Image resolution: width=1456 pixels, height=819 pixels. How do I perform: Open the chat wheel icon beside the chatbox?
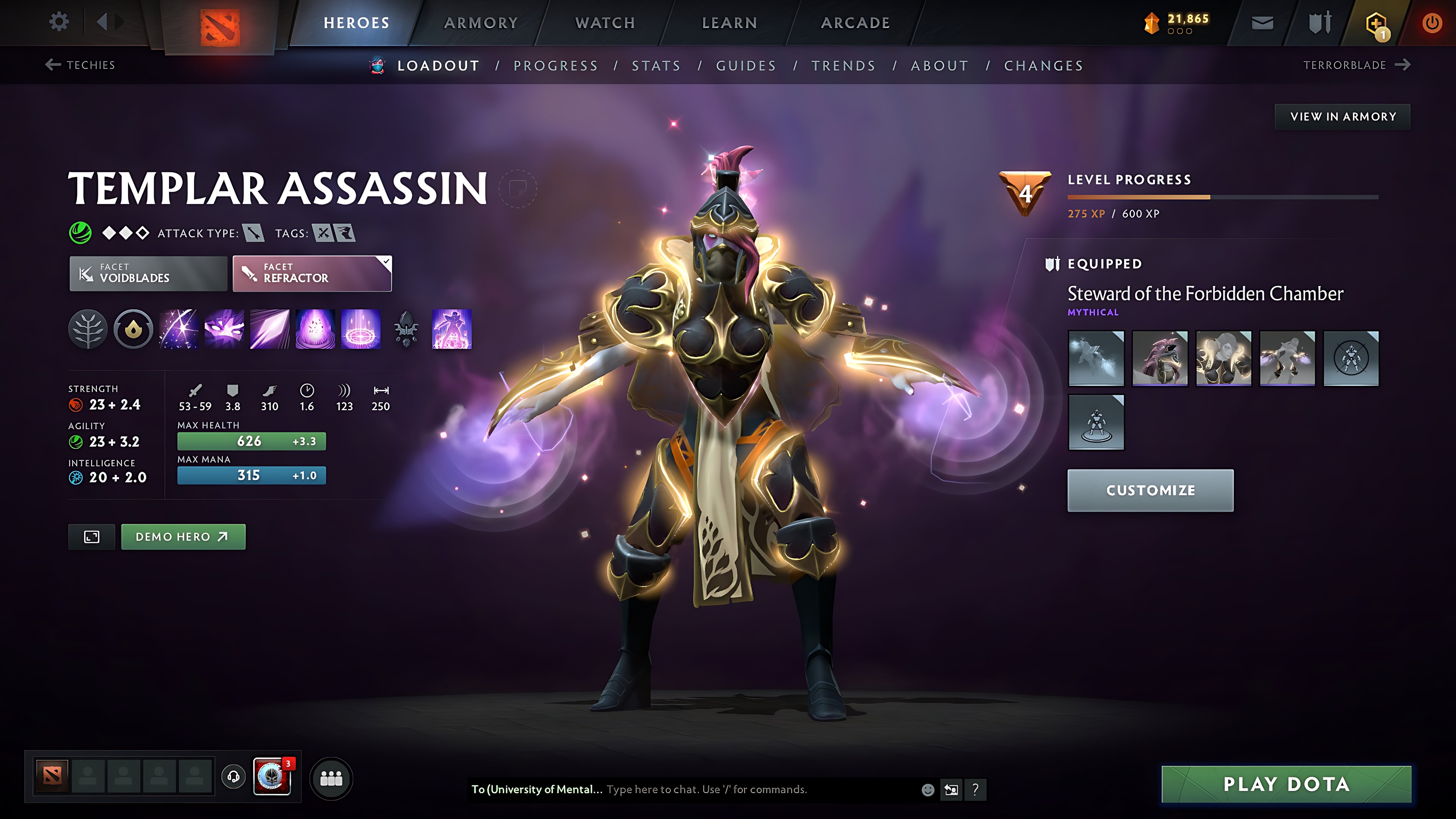[x=951, y=790]
